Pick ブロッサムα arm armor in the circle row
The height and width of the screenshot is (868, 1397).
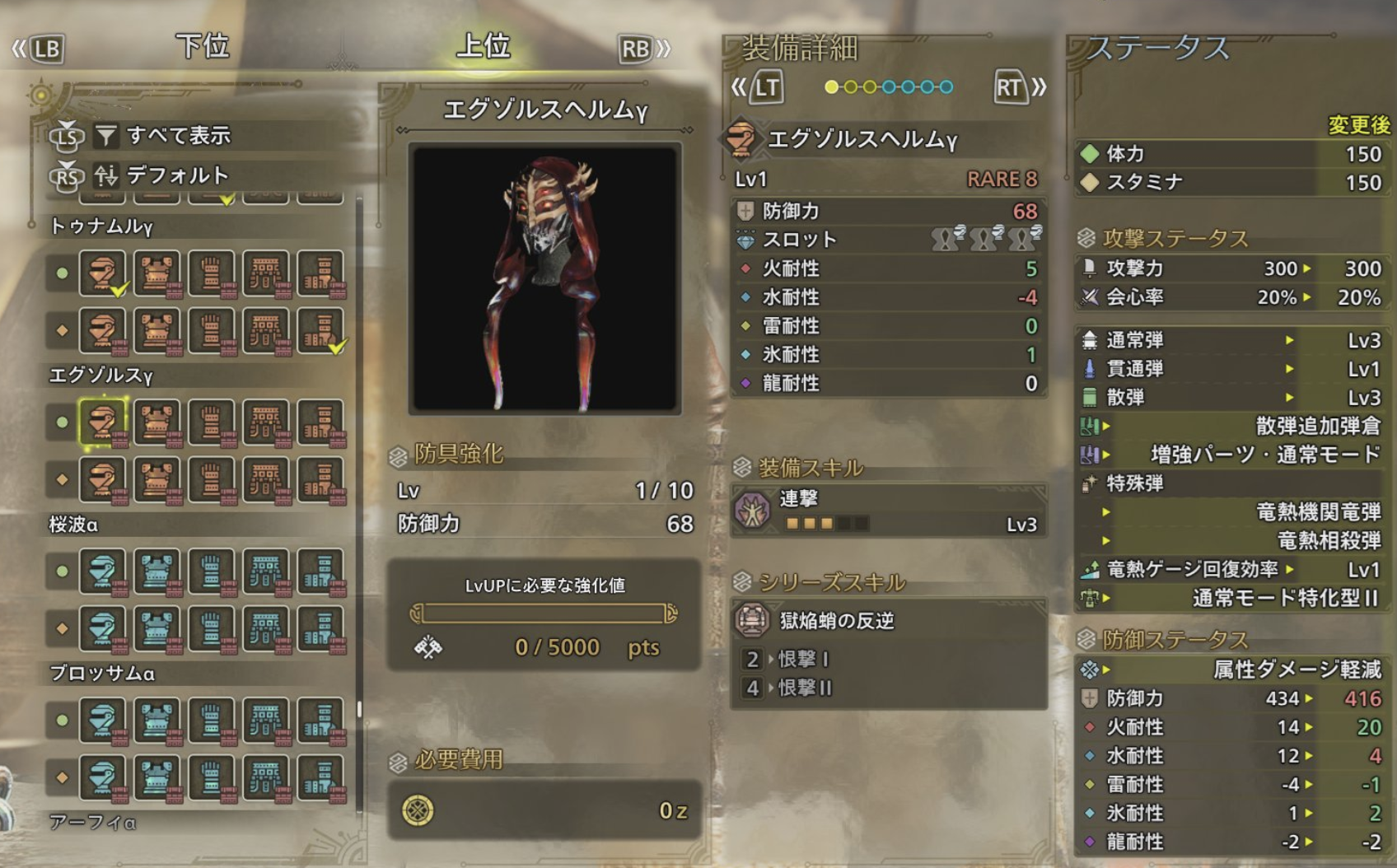[x=212, y=721]
